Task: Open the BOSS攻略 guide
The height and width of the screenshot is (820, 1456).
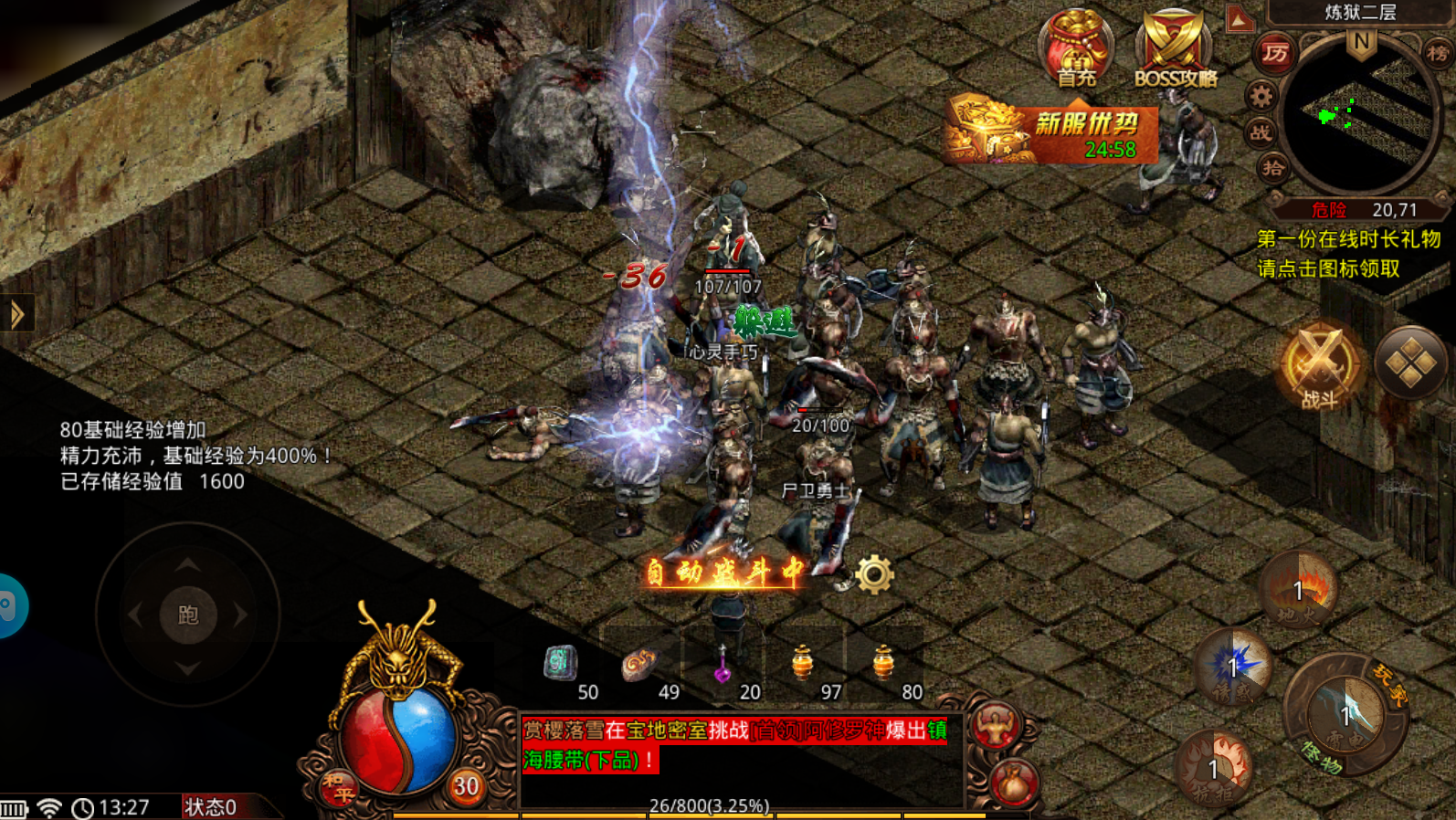Action: (1174, 50)
